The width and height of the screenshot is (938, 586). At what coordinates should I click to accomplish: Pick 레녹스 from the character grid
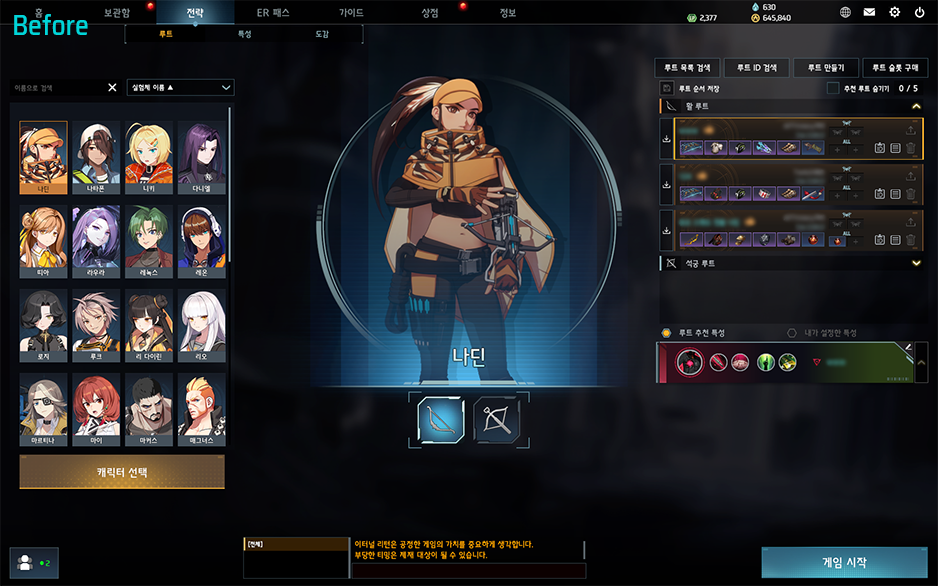148,241
